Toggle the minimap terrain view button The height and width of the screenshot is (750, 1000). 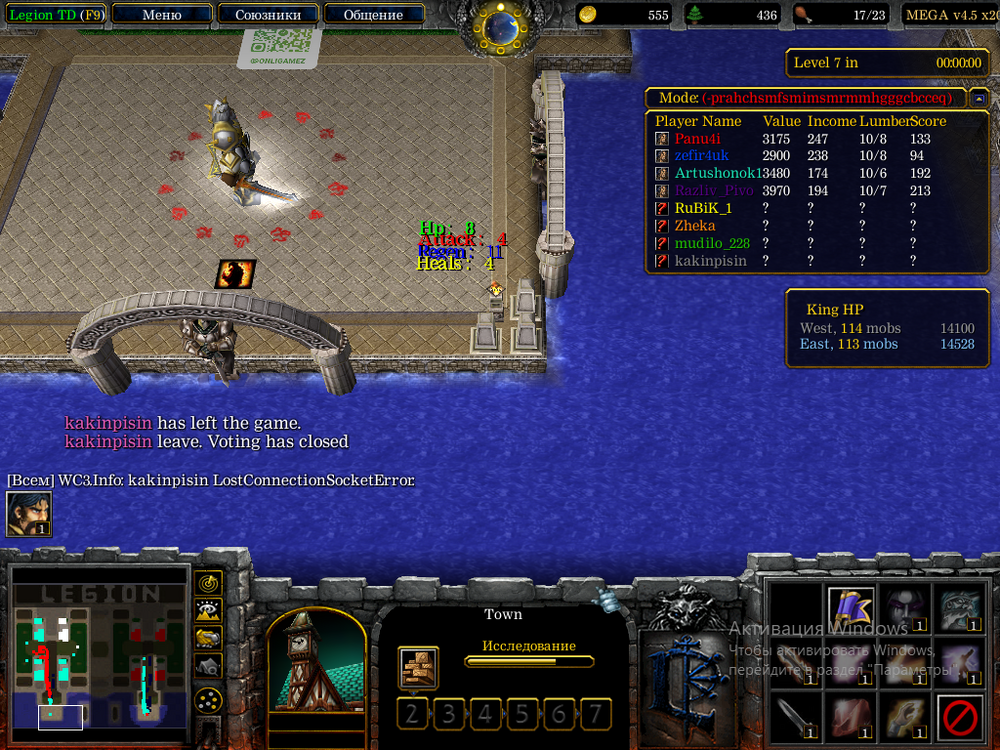pos(208,609)
